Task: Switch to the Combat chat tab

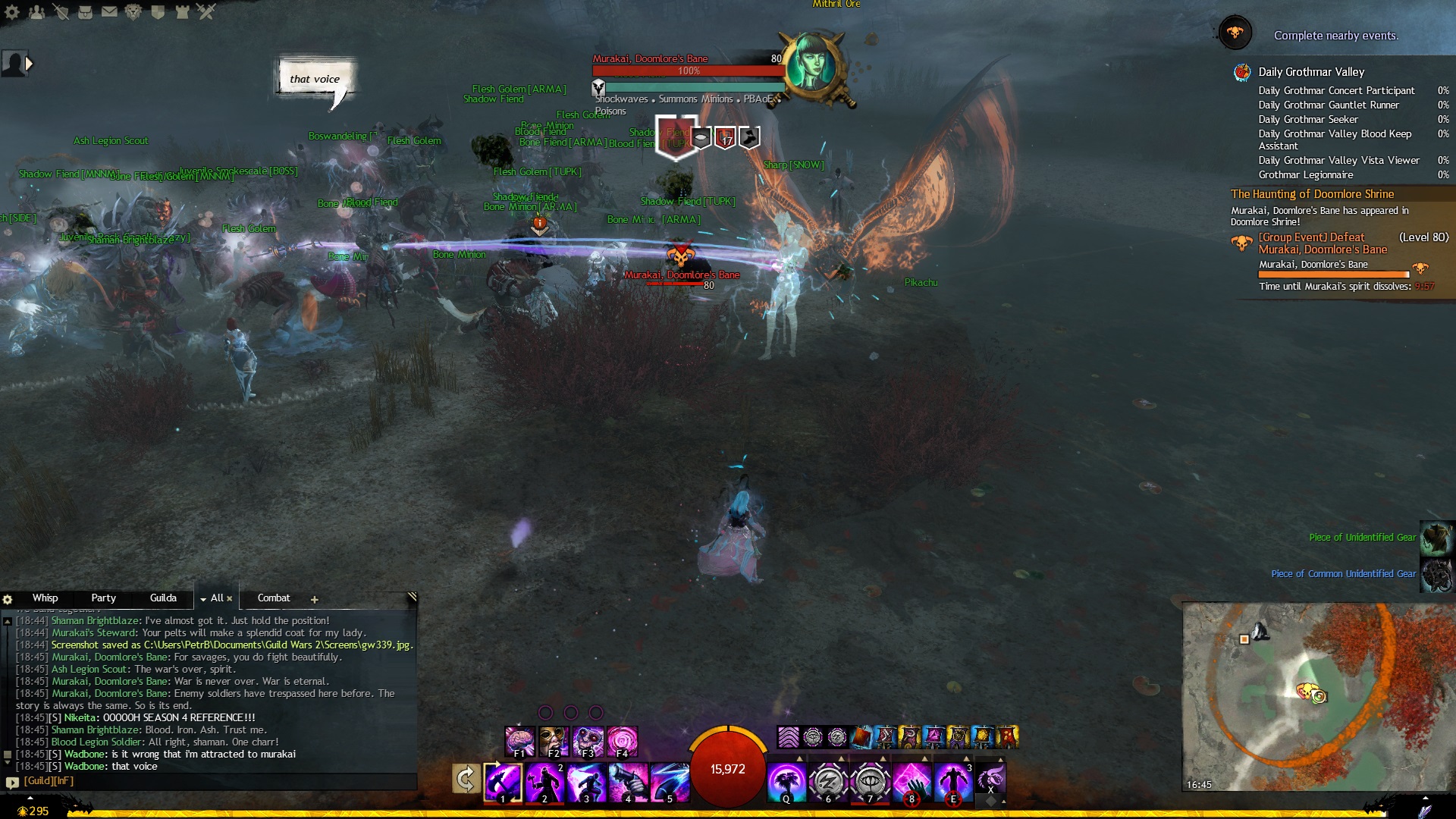Action: point(274,598)
